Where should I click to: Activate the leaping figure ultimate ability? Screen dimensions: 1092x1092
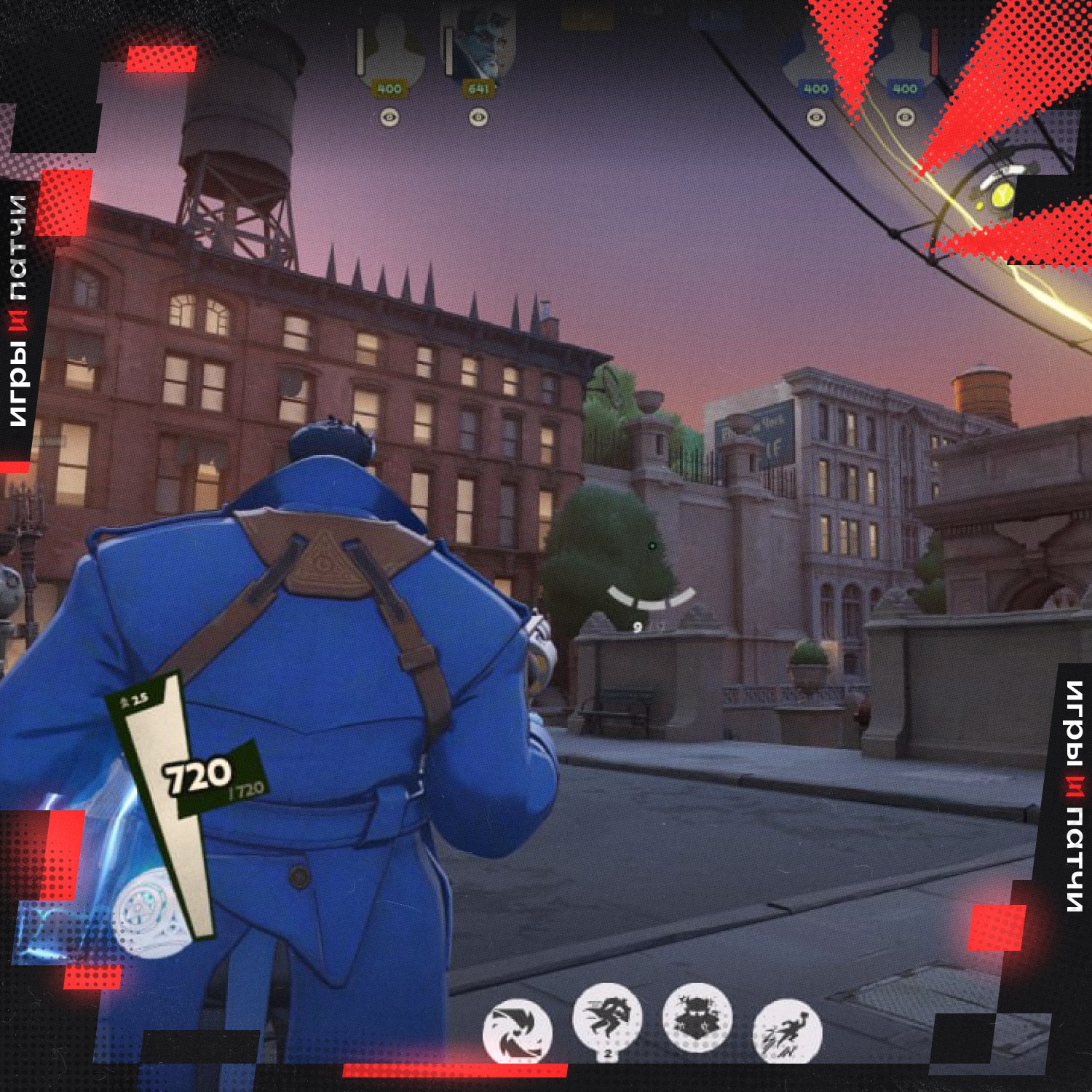[787, 1032]
